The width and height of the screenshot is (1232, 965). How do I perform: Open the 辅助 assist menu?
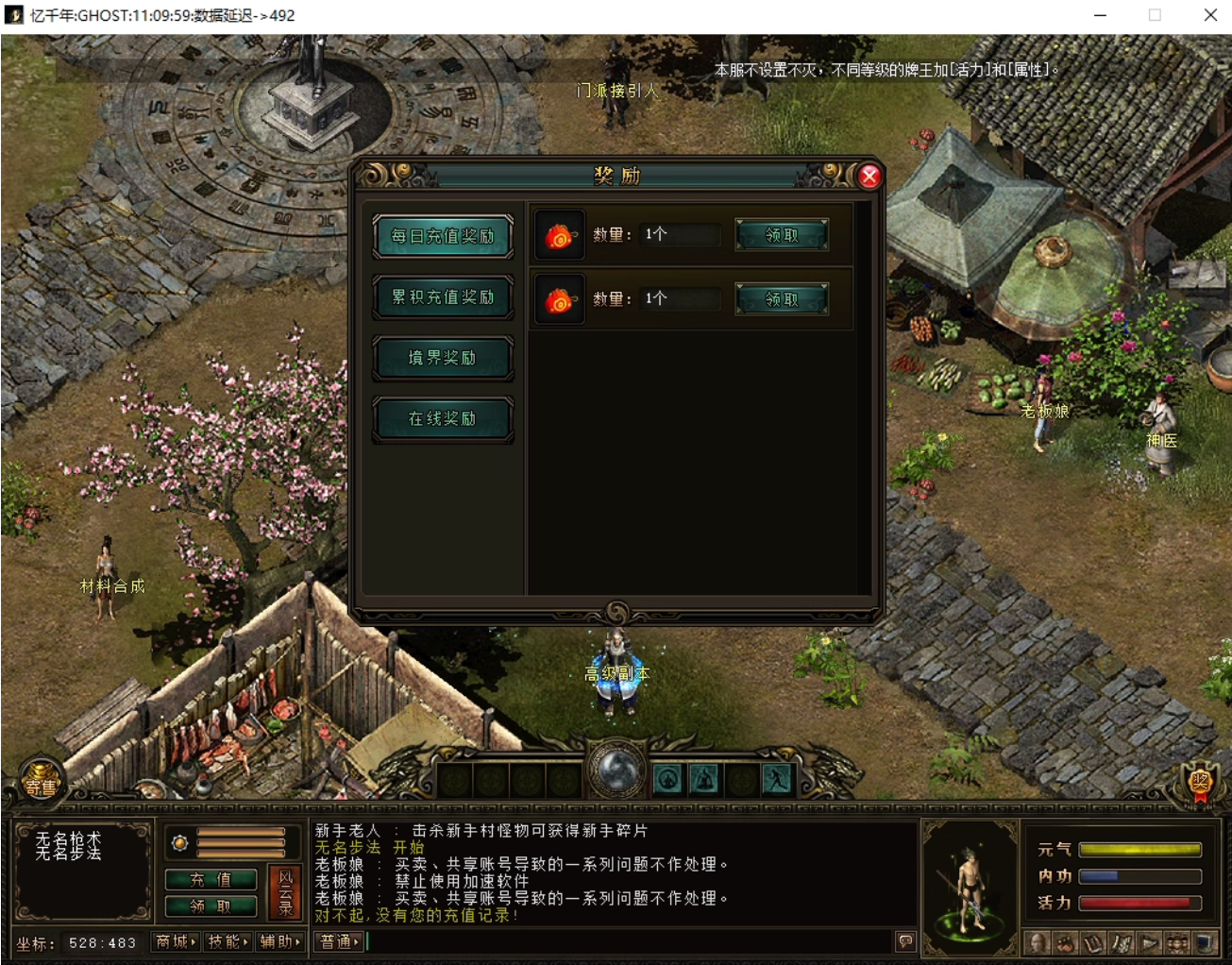coord(280,941)
